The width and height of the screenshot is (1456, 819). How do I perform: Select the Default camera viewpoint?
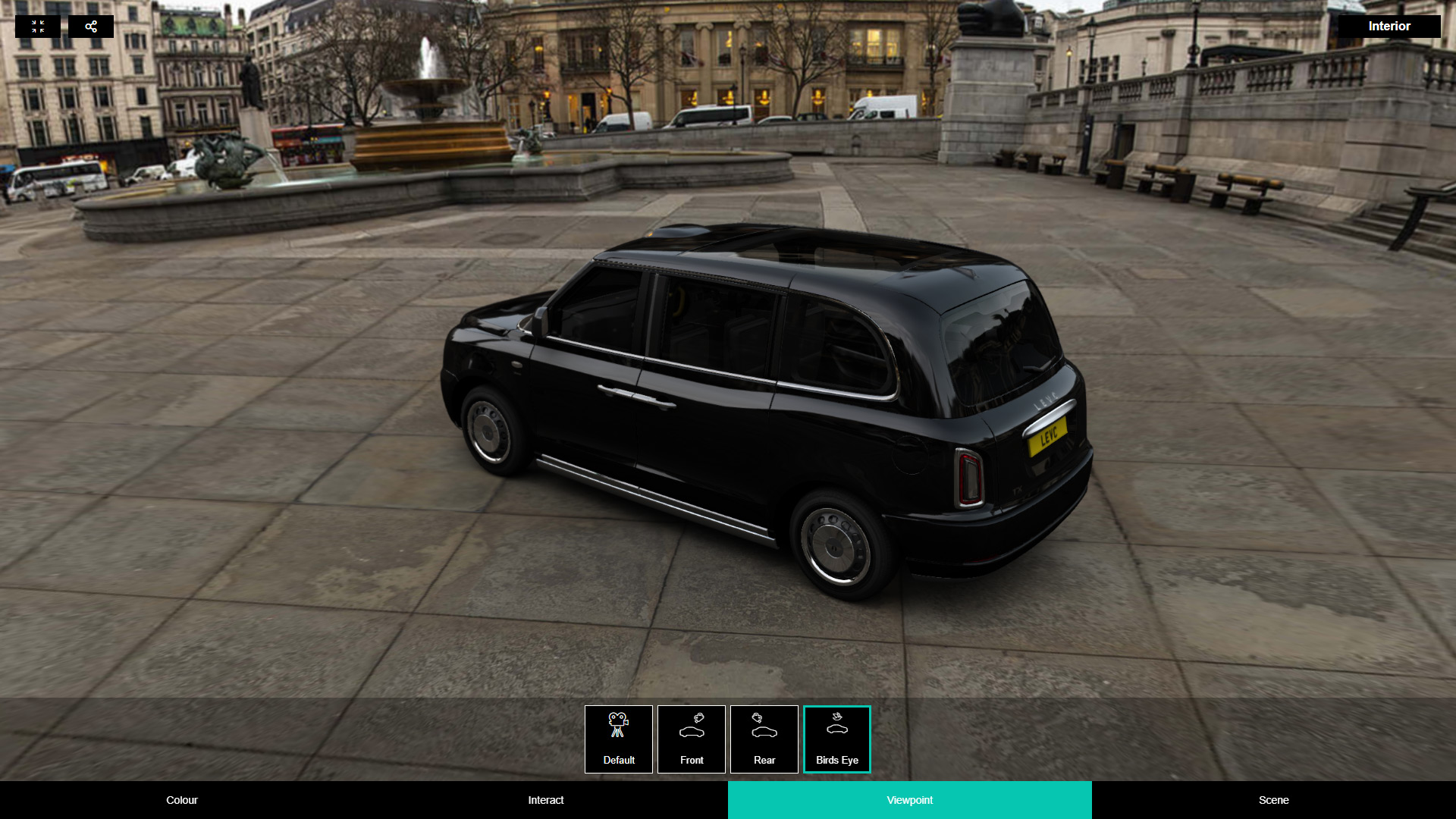619,739
